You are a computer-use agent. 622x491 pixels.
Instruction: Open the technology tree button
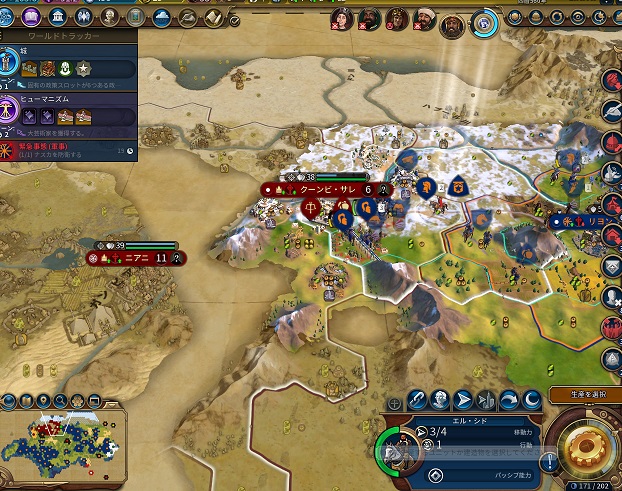[x=8, y=17]
